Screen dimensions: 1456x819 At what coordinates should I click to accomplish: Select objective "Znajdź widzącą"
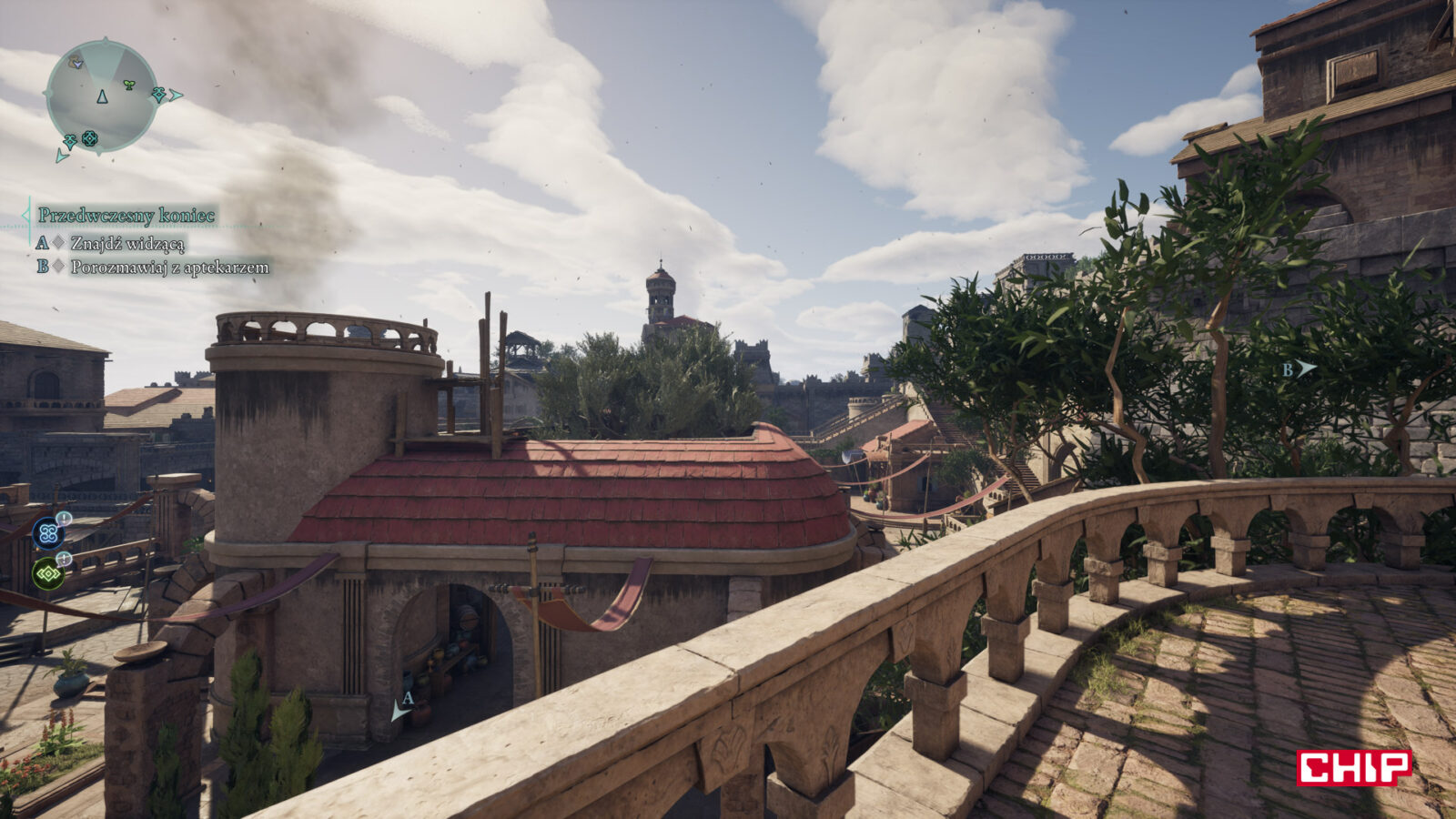(x=127, y=243)
